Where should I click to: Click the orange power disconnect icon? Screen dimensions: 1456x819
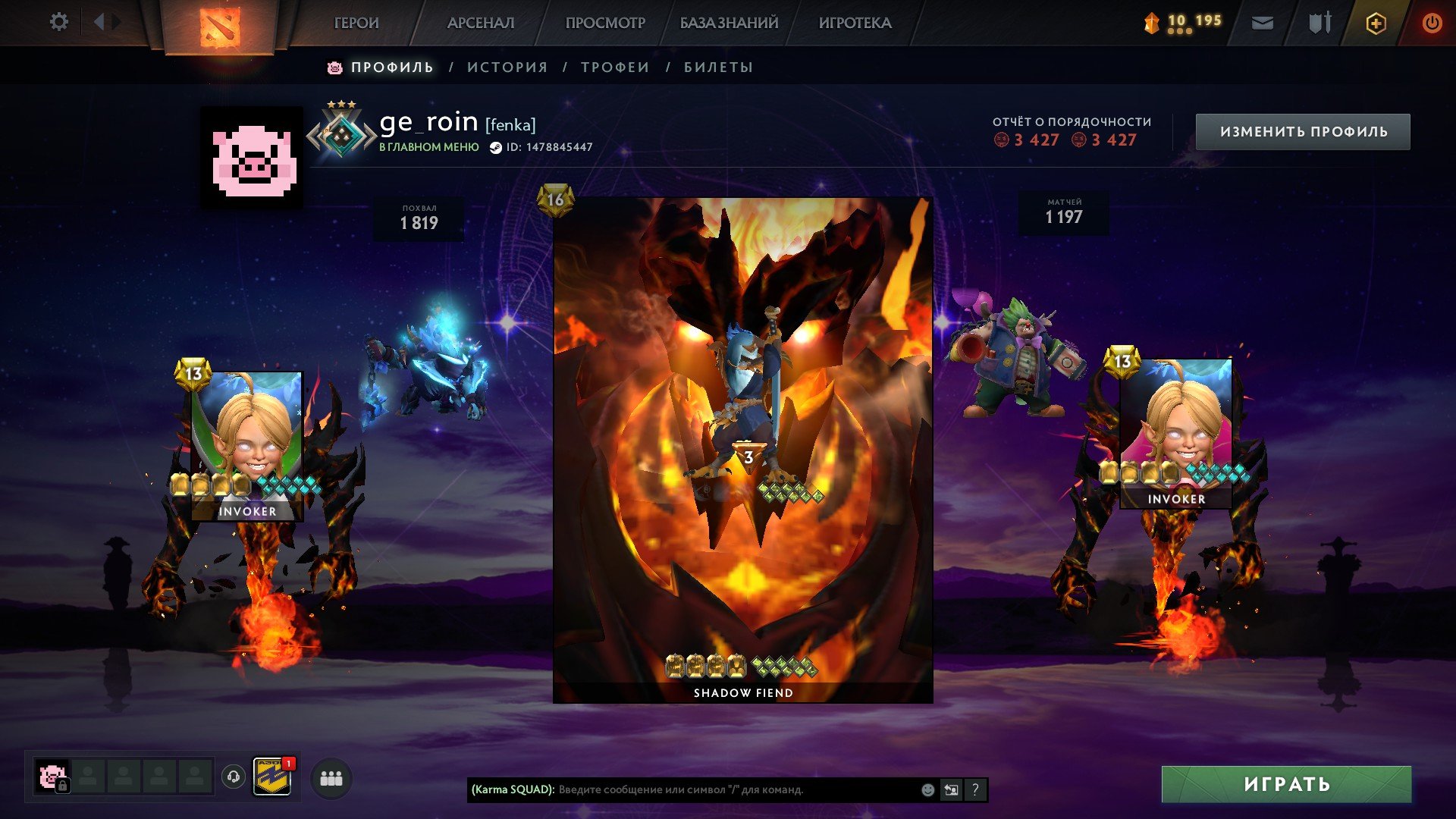[x=1432, y=22]
